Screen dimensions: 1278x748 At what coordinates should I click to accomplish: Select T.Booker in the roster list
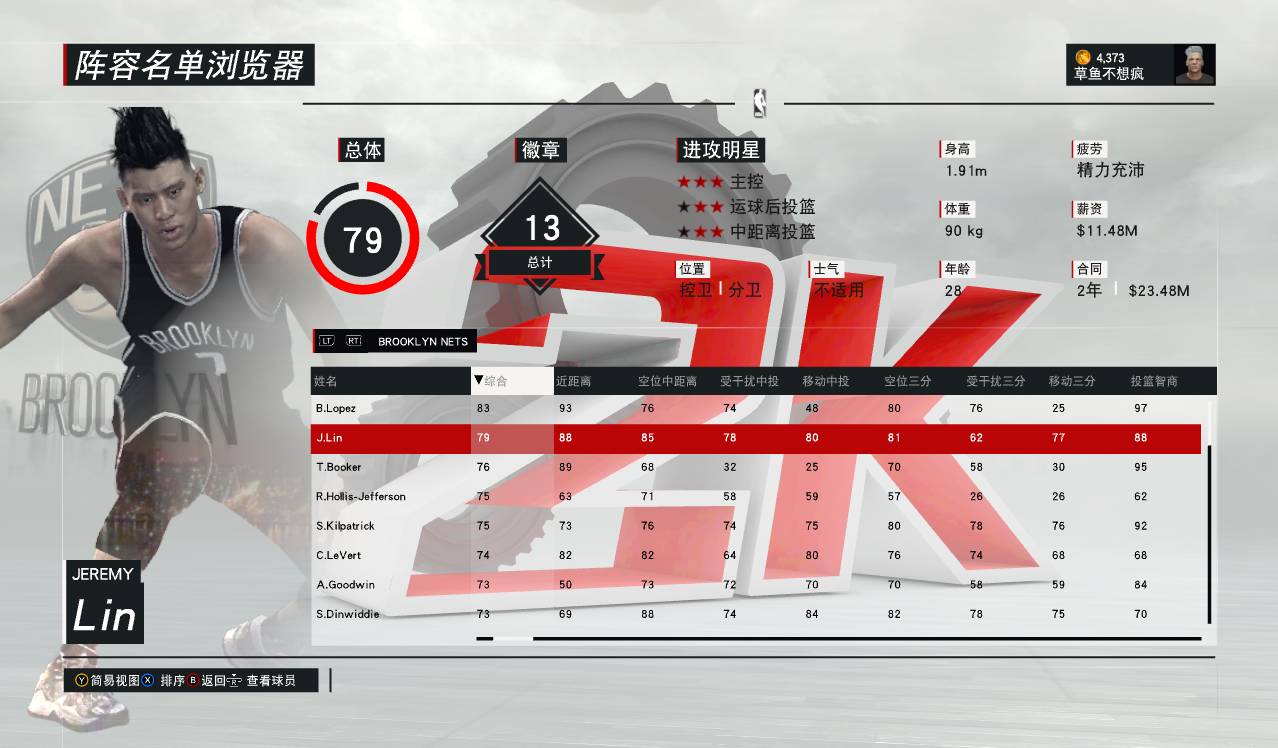(x=338, y=467)
